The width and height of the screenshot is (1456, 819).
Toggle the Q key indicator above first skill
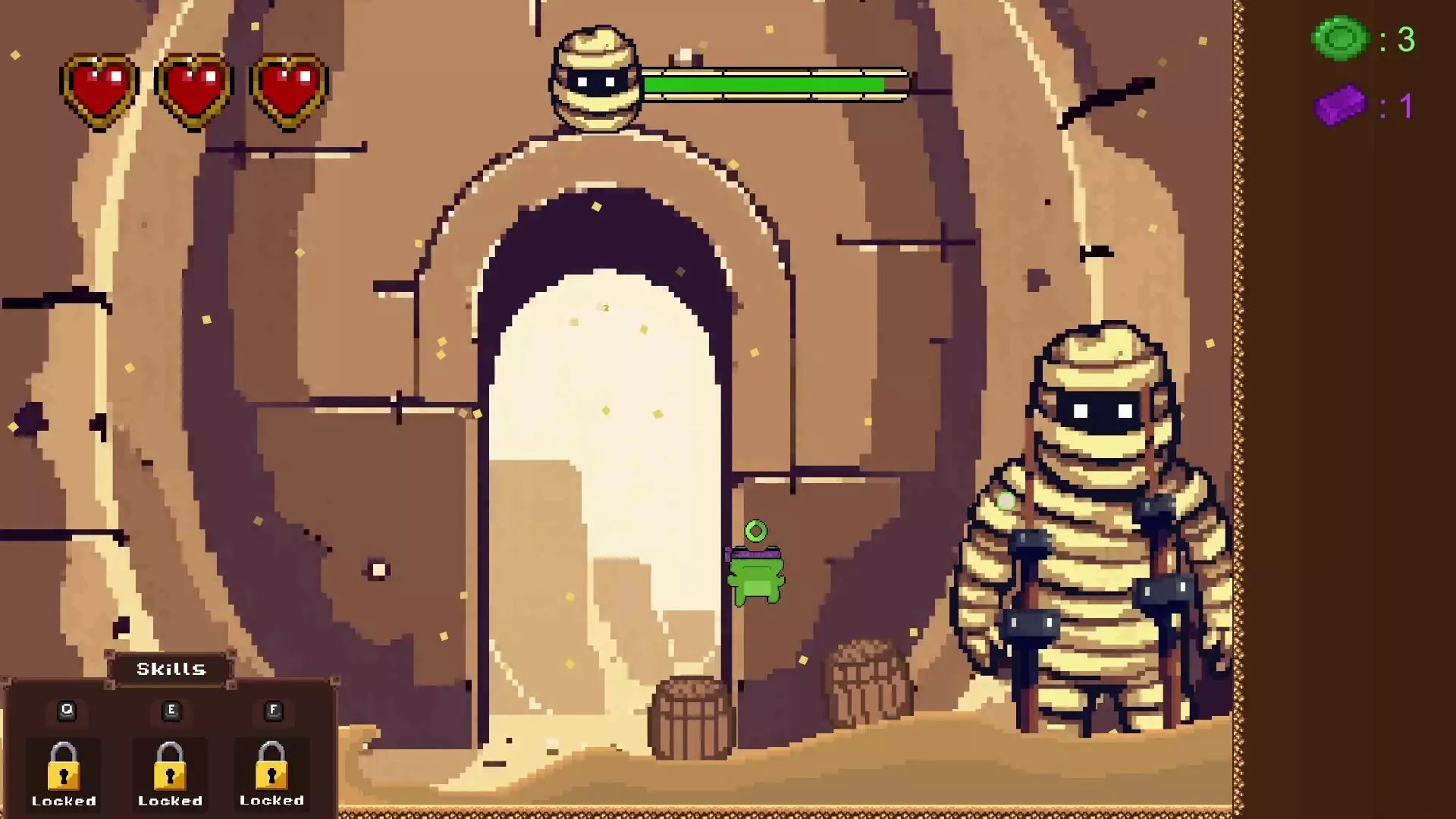click(x=67, y=710)
